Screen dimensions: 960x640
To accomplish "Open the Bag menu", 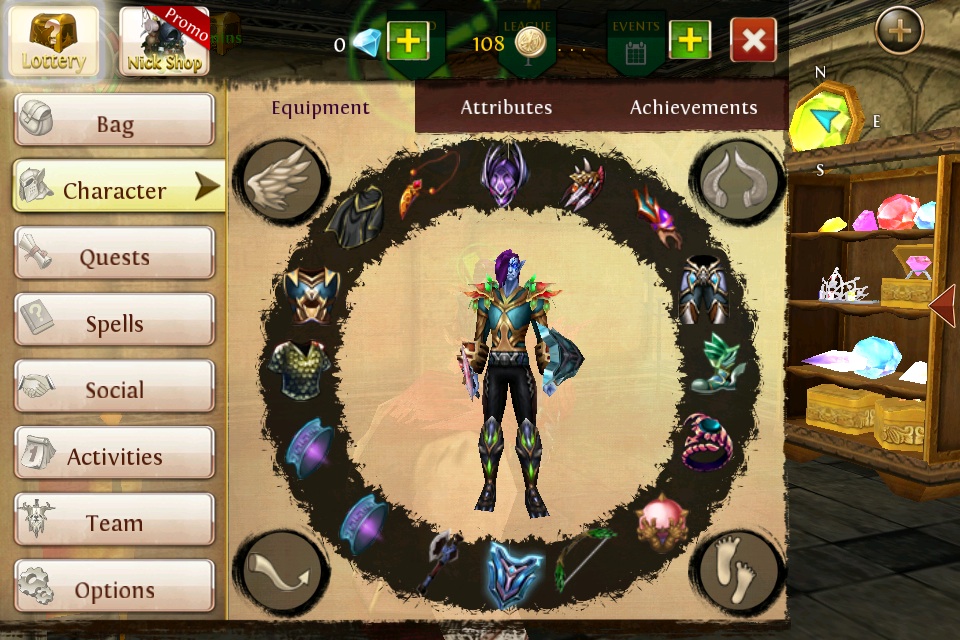I will click(x=114, y=124).
